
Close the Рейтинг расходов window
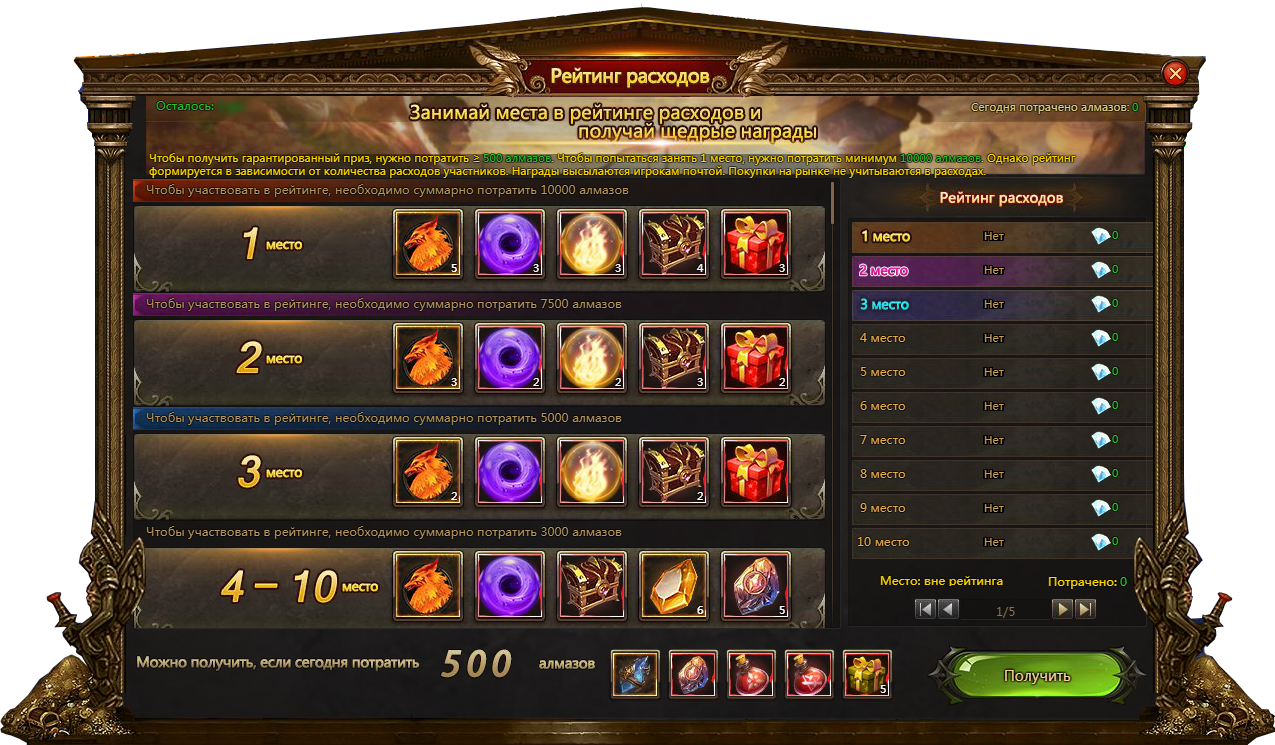point(1175,73)
